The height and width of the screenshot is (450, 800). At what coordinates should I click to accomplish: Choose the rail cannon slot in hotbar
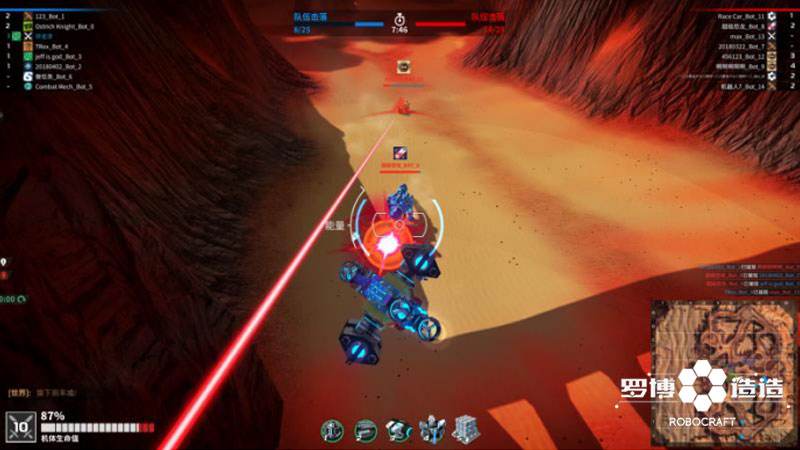365,430
